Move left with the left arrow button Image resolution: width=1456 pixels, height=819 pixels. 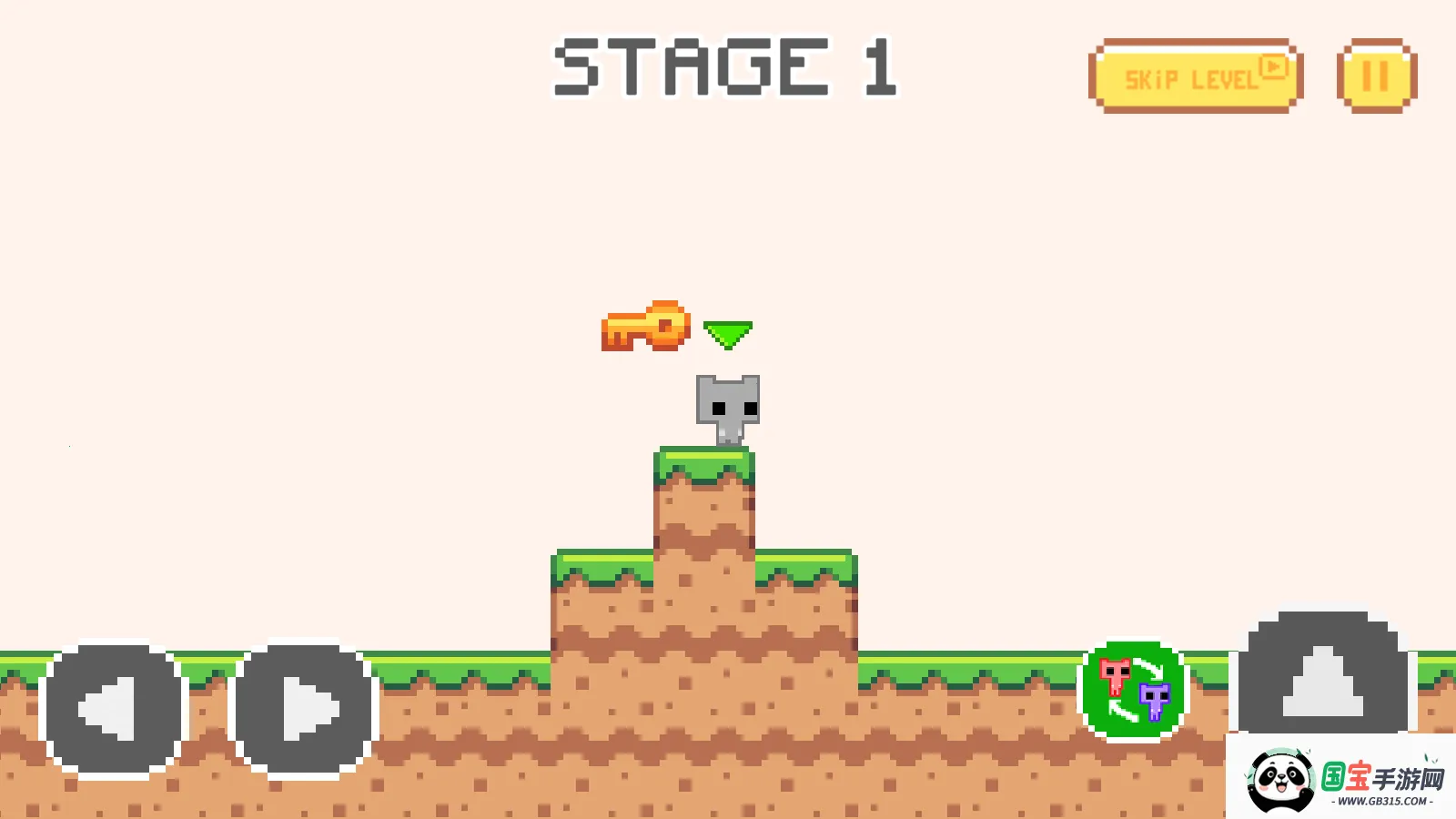[x=114, y=711]
